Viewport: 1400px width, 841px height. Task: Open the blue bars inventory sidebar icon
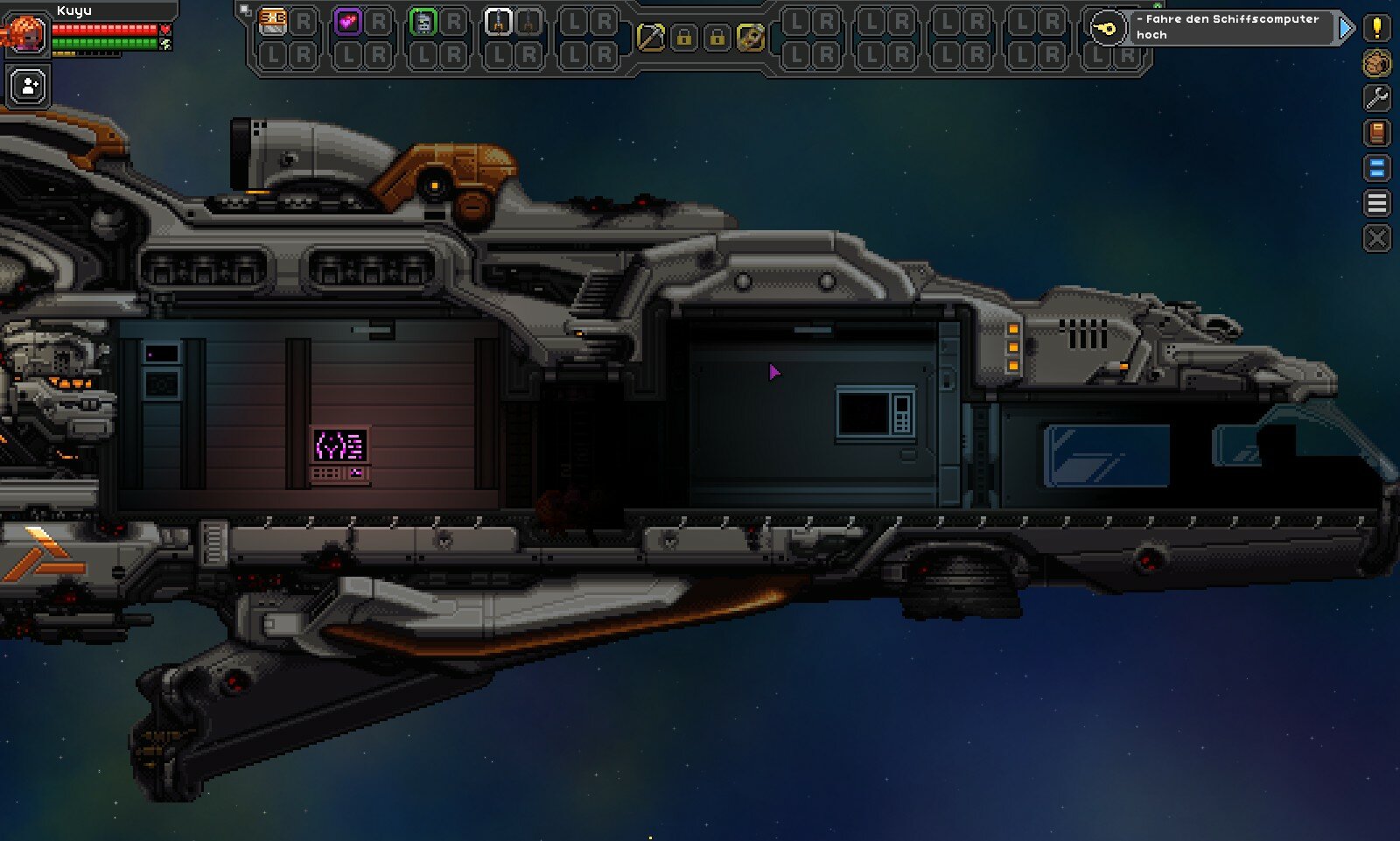(1376, 165)
